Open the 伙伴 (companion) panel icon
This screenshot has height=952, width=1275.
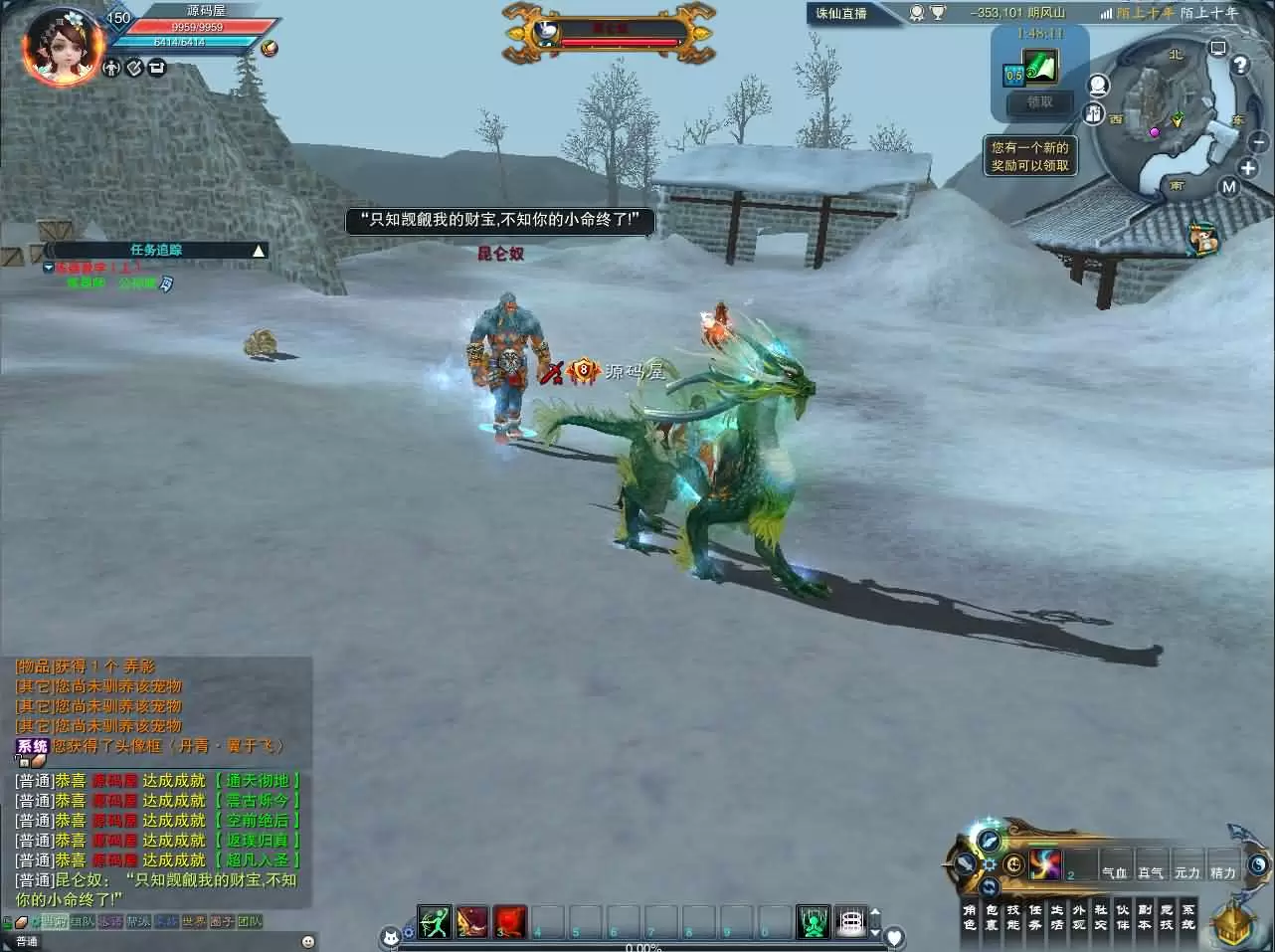click(1123, 921)
